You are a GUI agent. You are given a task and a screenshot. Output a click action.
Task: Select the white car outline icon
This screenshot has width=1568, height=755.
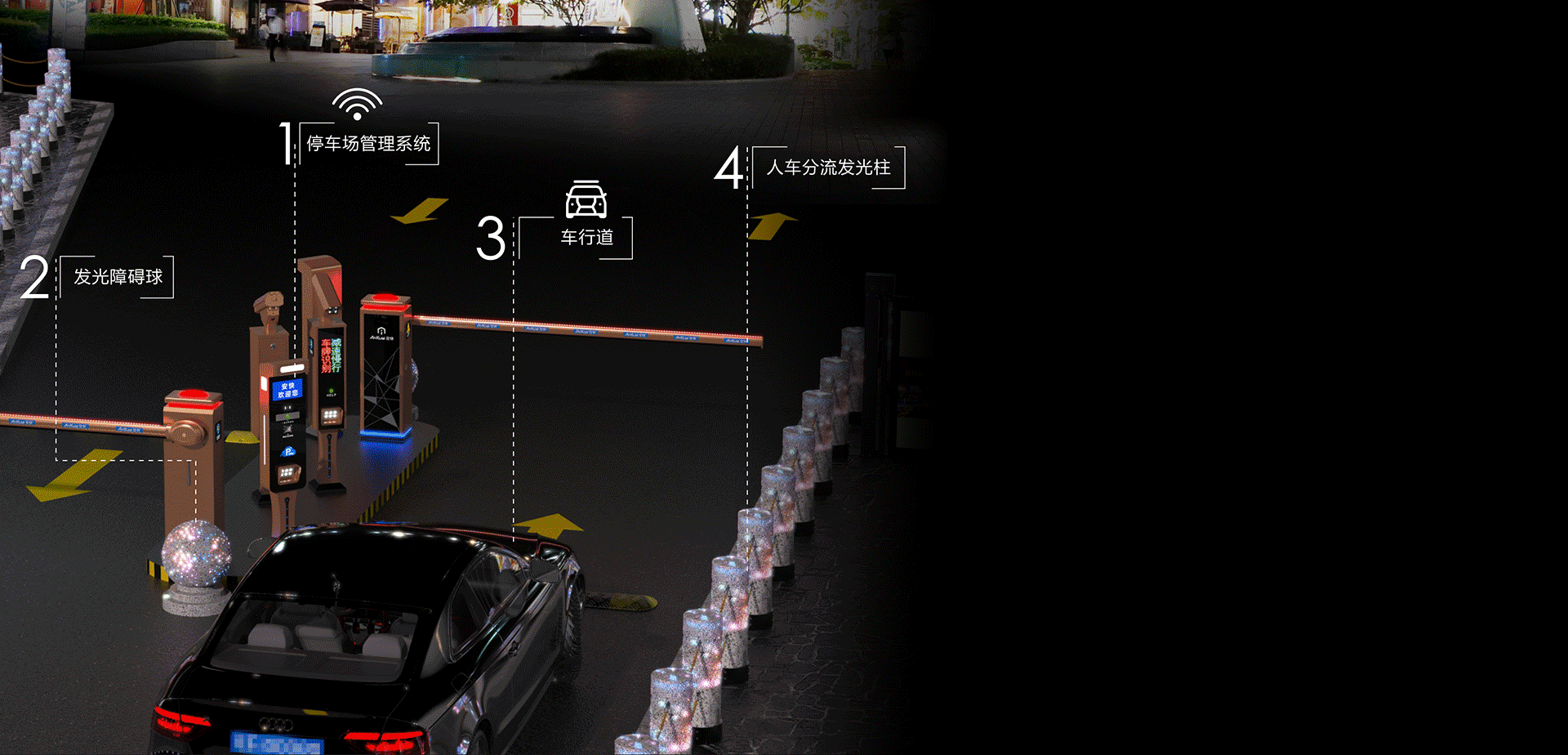(x=586, y=199)
